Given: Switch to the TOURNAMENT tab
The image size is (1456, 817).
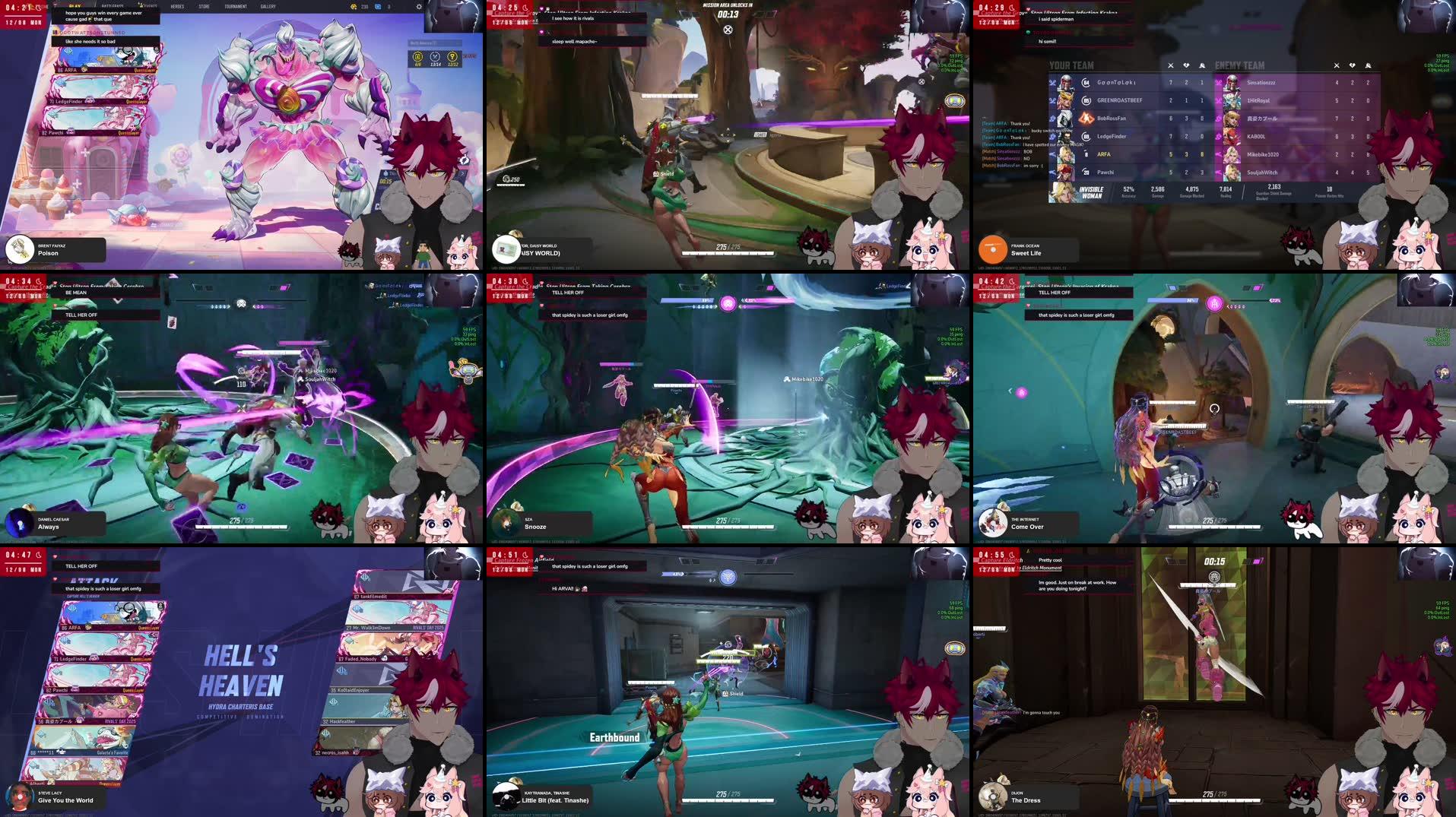Looking at the screenshot, I should coord(237,6).
